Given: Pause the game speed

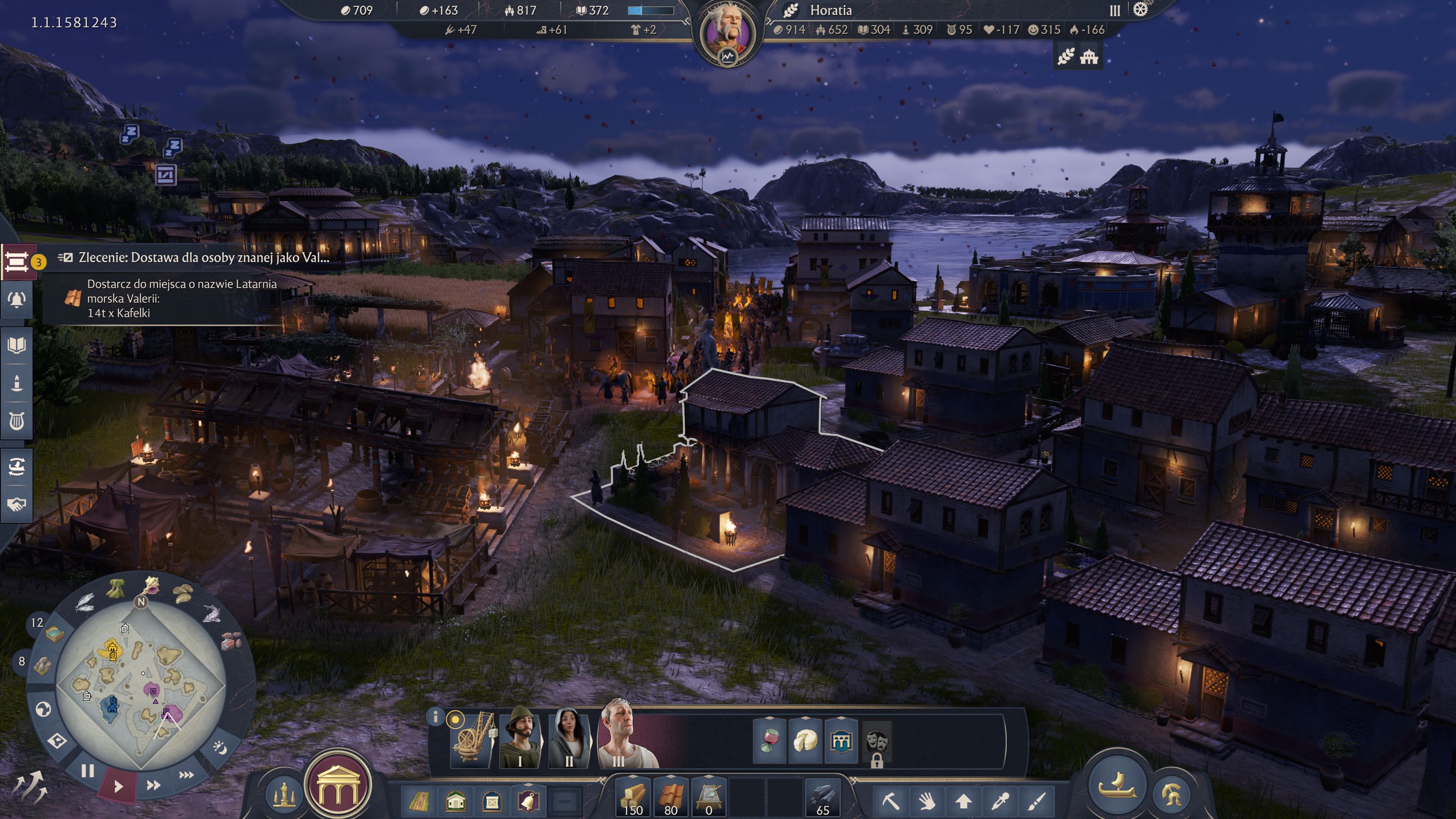Looking at the screenshot, I should tap(87, 771).
